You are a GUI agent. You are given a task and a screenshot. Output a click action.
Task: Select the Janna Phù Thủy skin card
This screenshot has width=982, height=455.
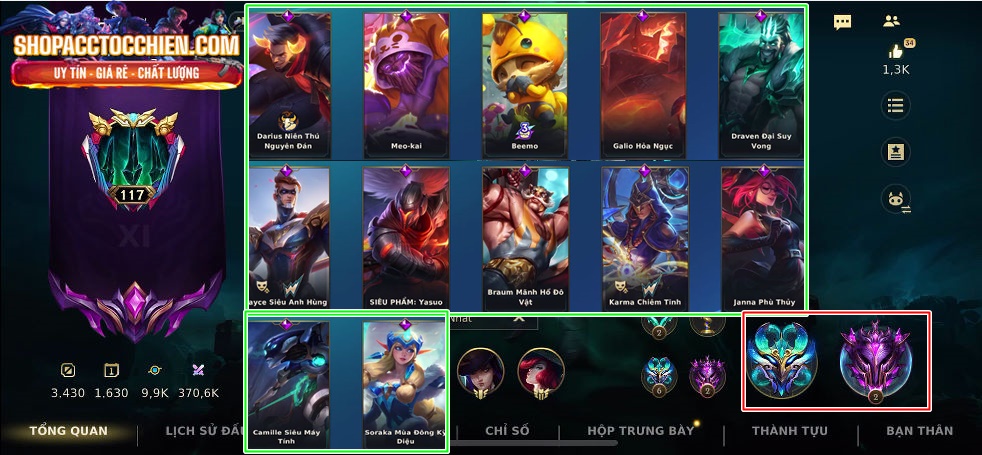click(761, 238)
